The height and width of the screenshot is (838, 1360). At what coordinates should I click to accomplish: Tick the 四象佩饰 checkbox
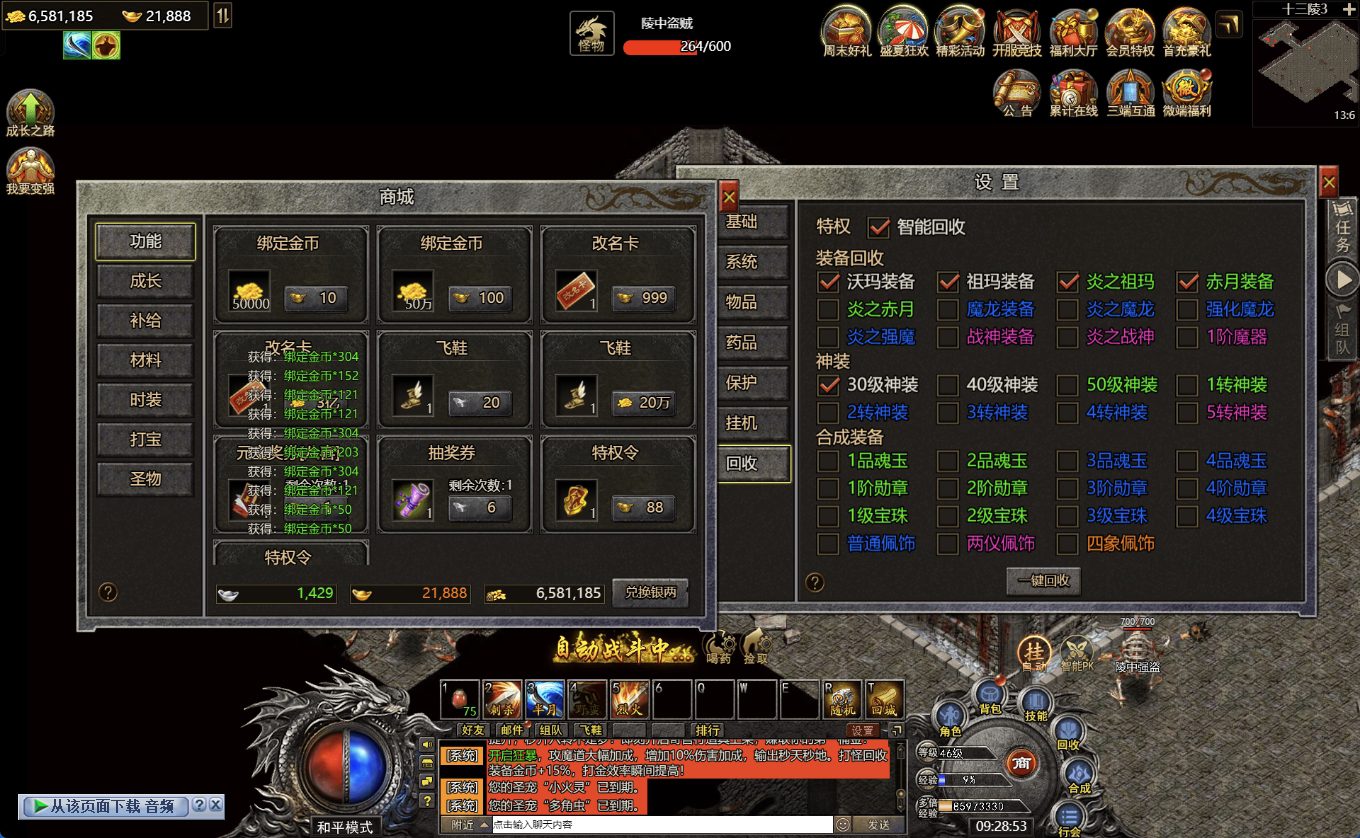point(1068,544)
